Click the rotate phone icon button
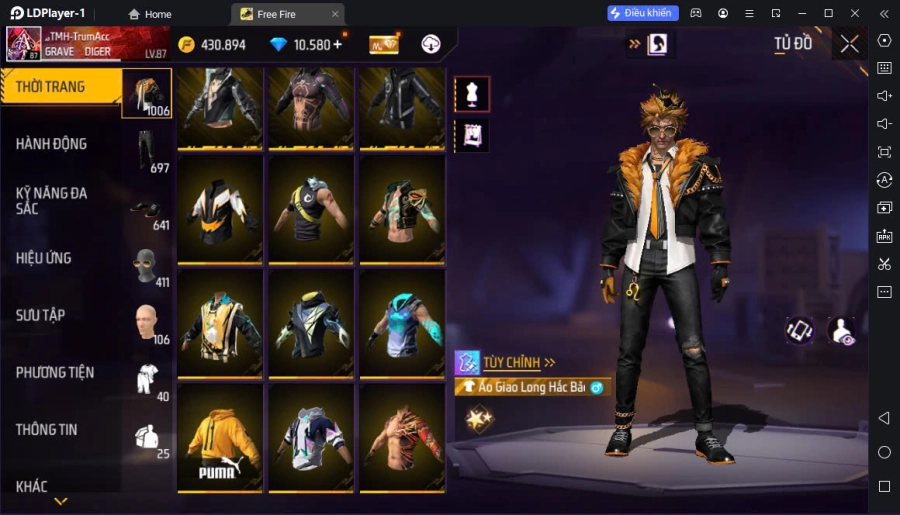The image size is (900, 515). (x=799, y=331)
